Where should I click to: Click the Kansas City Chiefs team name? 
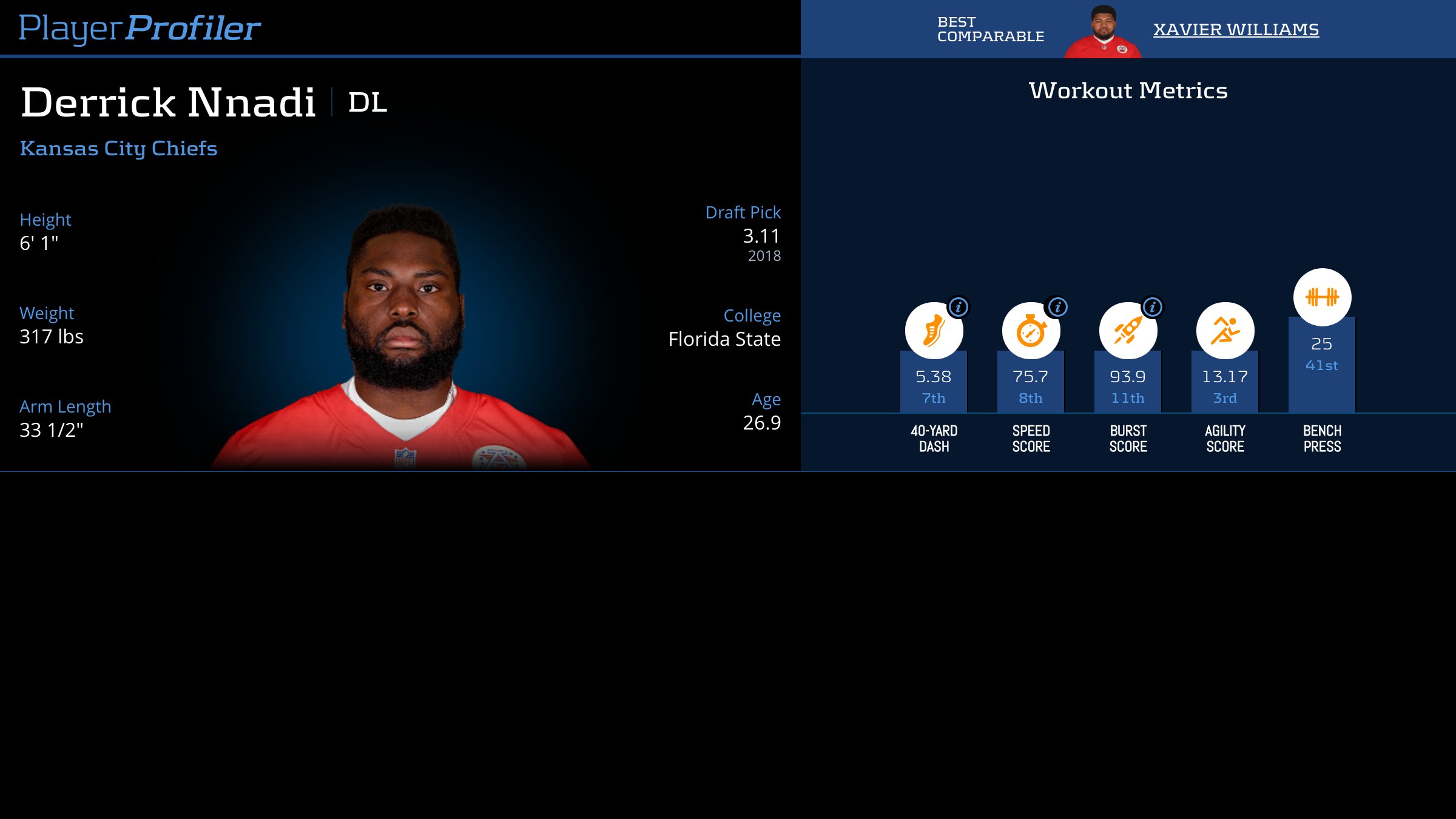click(119, 149)
